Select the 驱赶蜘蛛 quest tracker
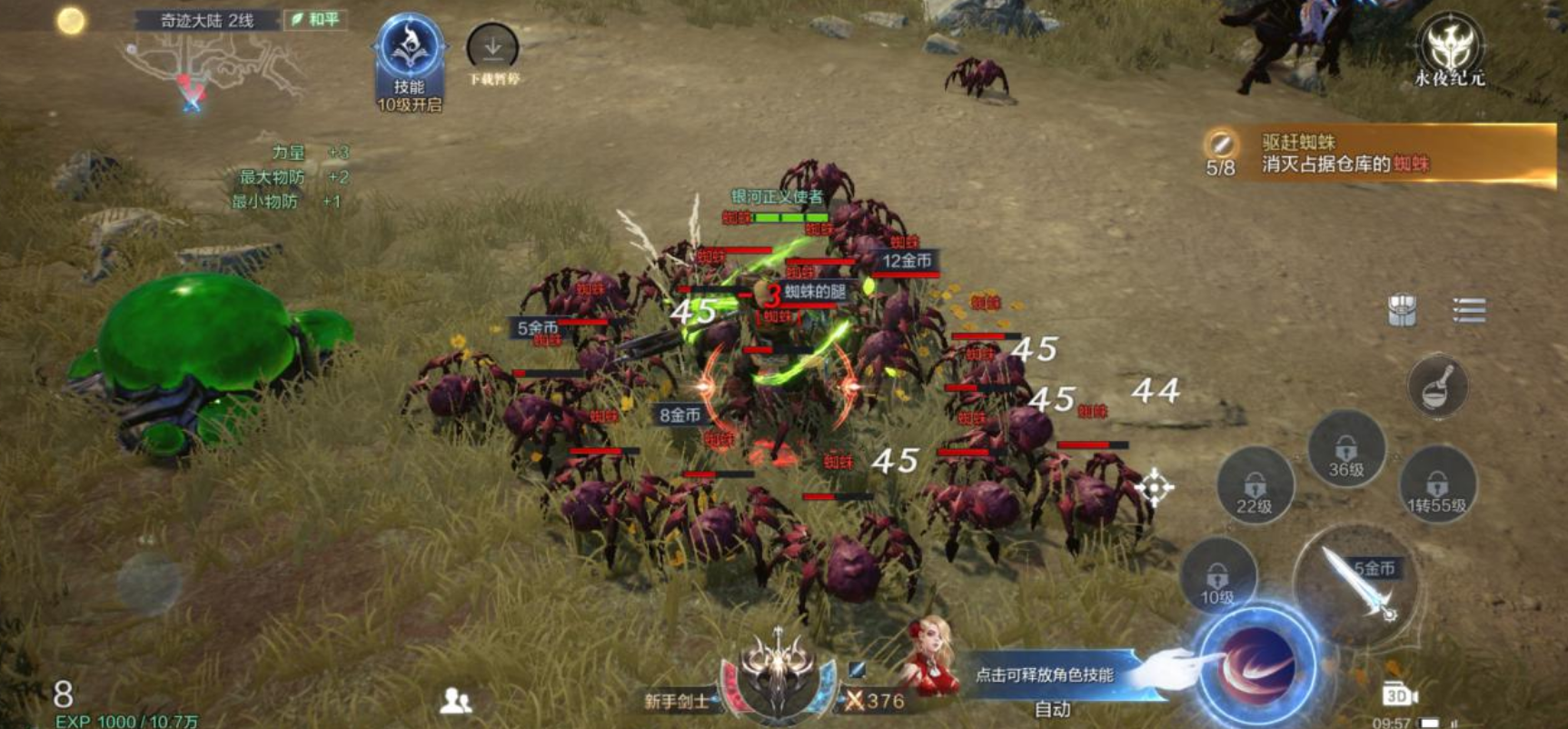This screenshot has width=1568, height=729. coord(1378,155)
